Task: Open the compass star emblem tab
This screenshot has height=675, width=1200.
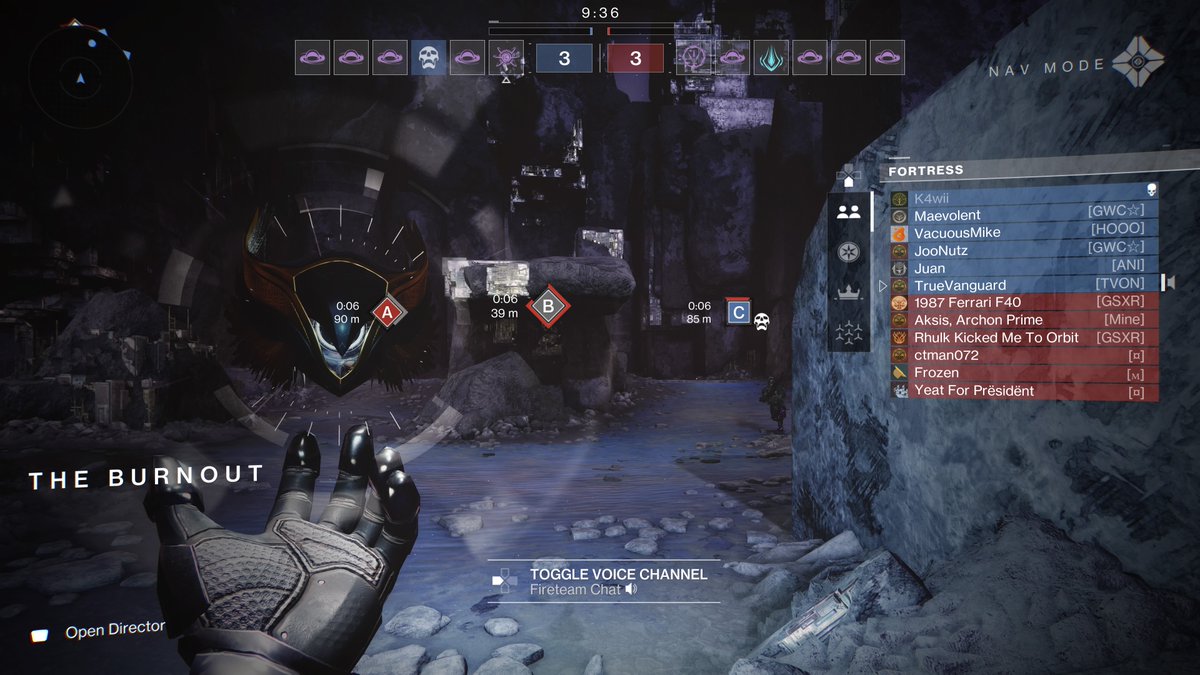Action: (849, 252)
